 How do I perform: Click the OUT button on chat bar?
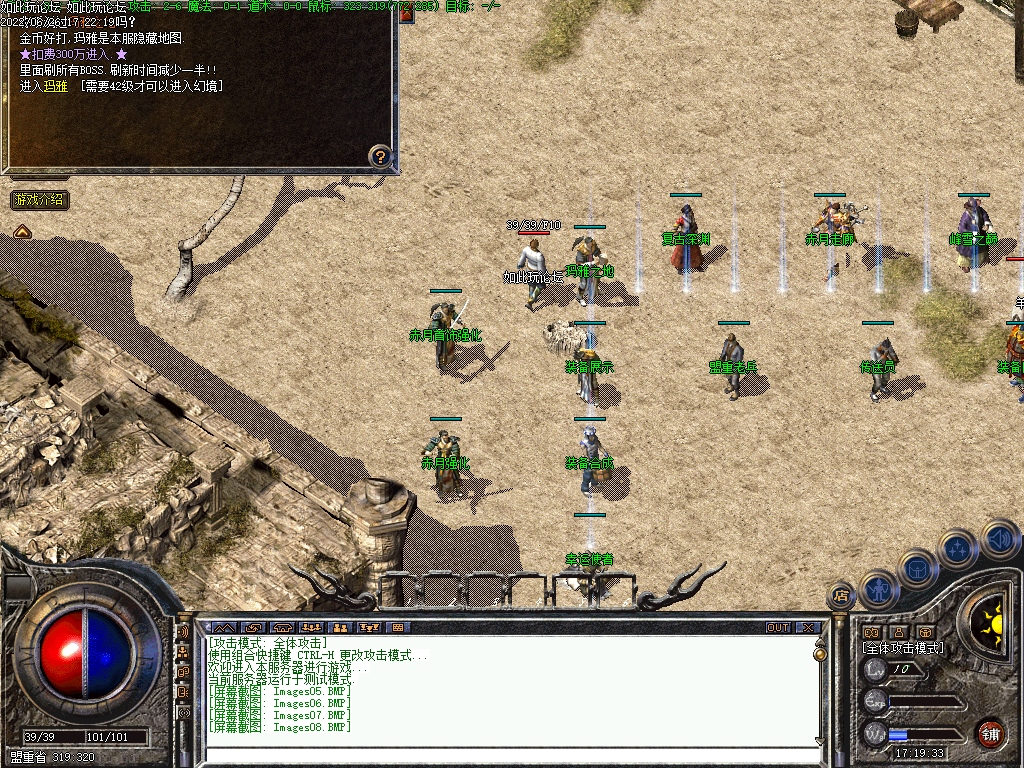[778, 628]
